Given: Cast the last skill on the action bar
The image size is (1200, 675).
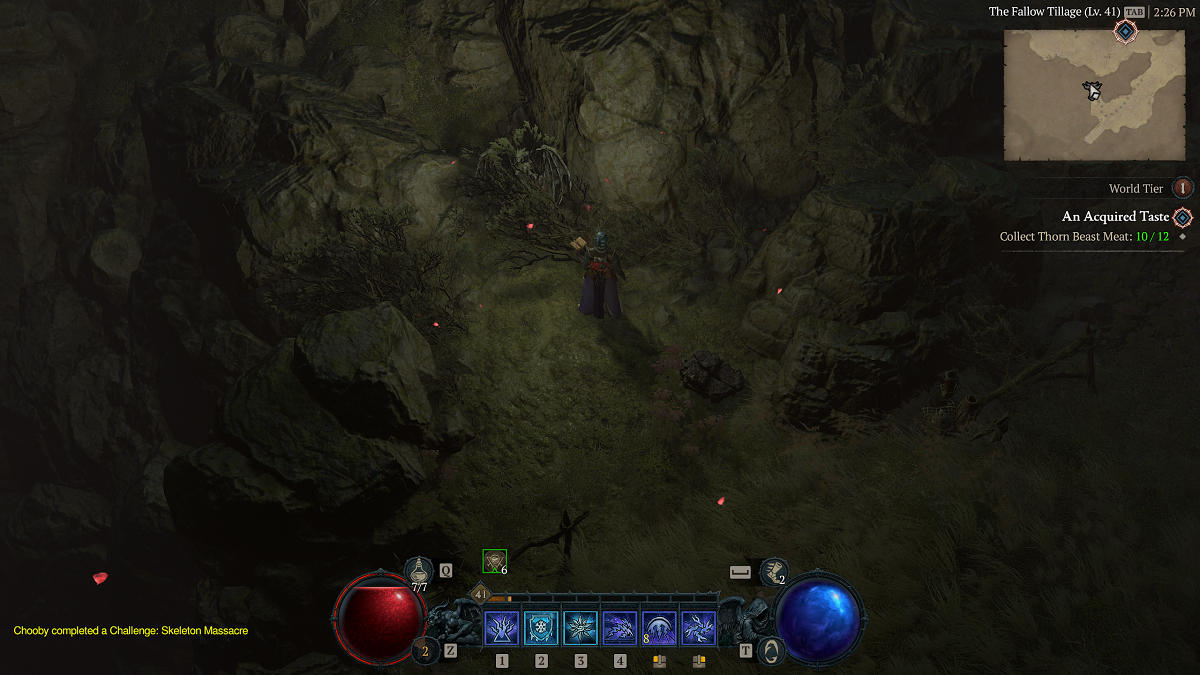Looking at the screenshot, I should (698, 629).
